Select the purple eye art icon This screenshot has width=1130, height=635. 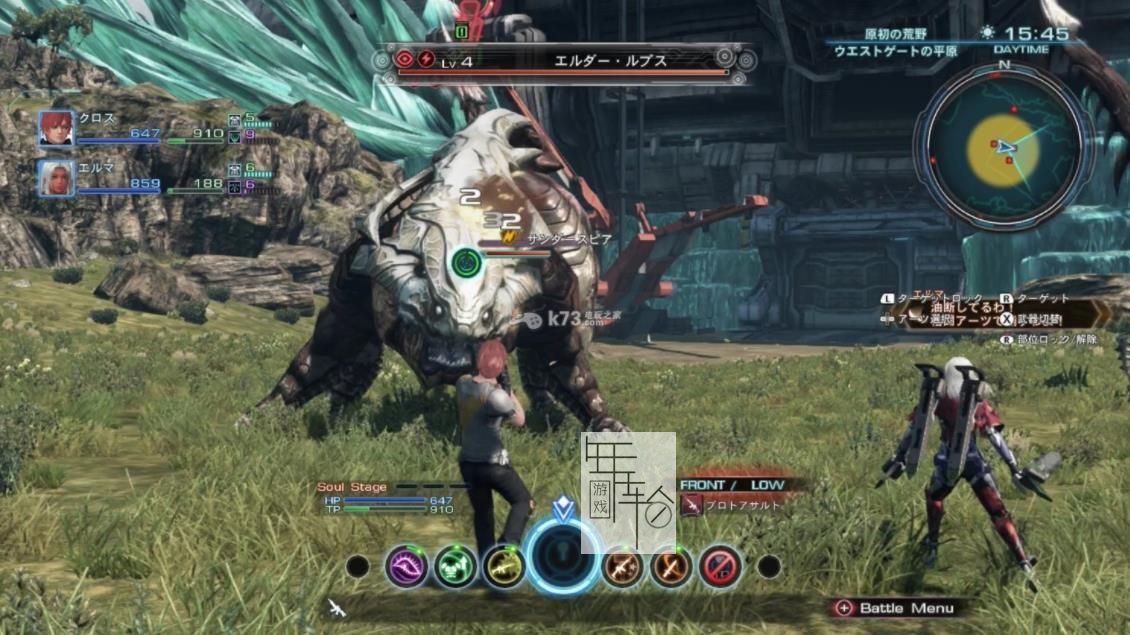click(407, 567)
